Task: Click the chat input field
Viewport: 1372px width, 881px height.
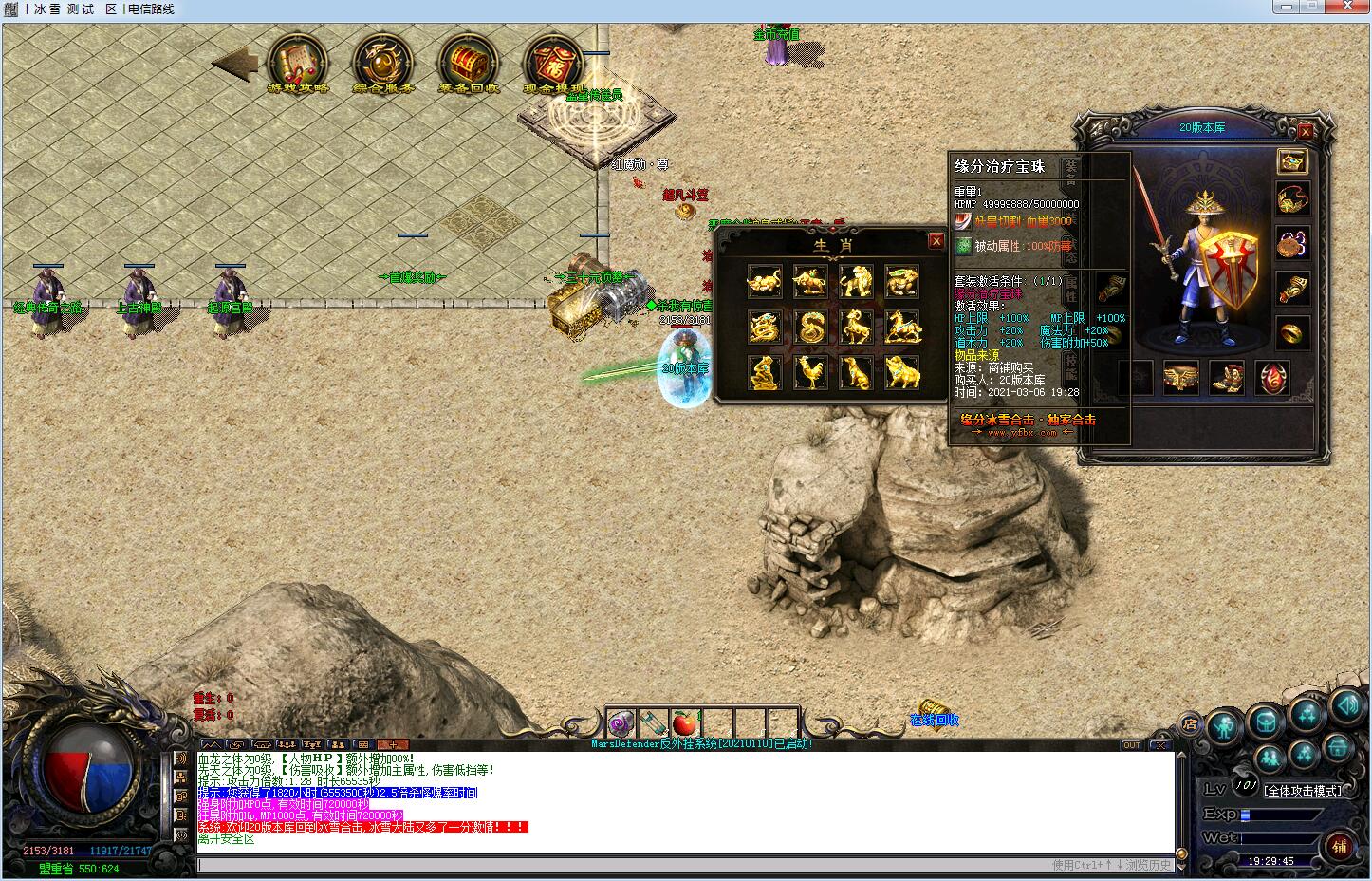Action: coord(617,865)
